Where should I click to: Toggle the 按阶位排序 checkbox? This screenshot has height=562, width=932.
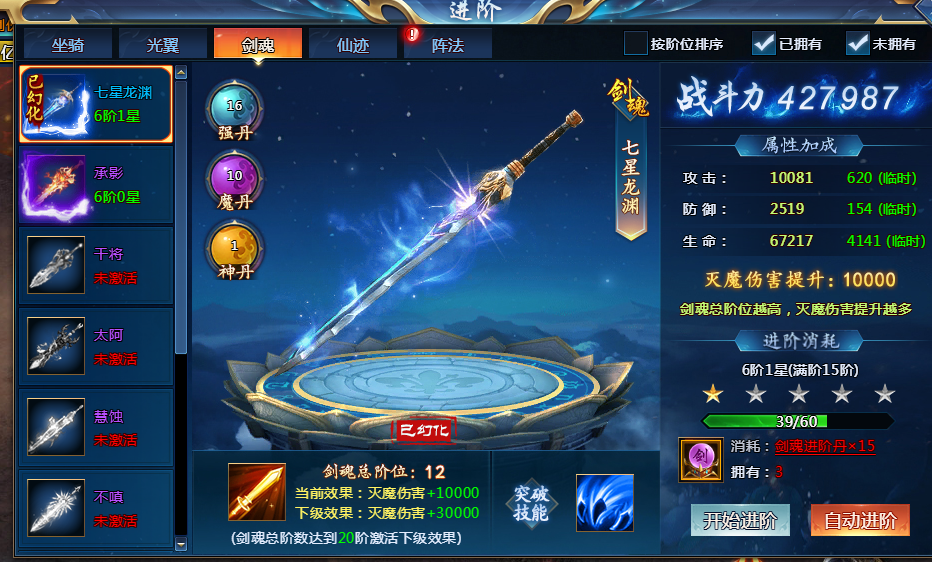click(636, 44)
